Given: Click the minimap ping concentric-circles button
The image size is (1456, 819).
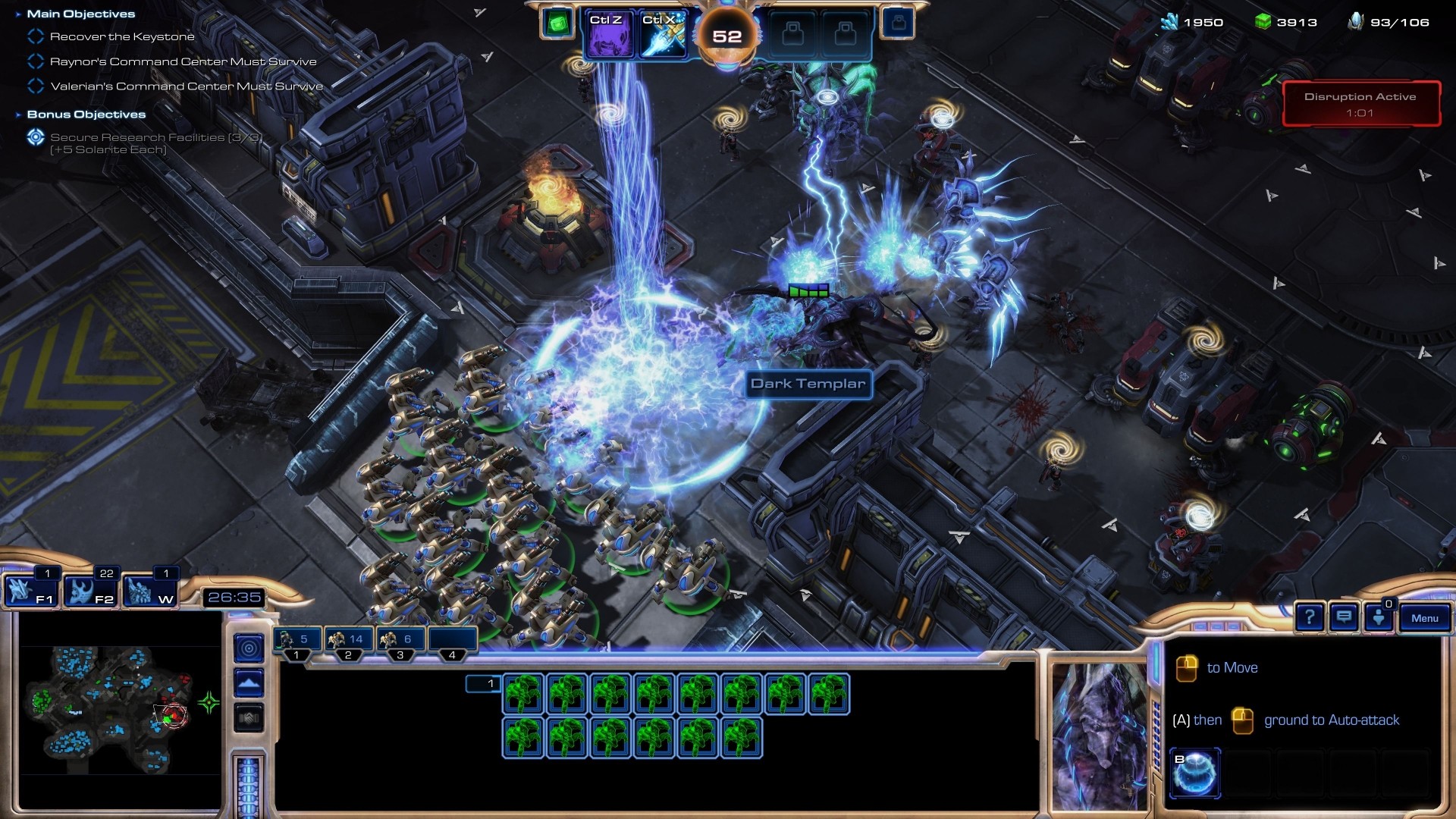Looking at the screenshot, I should 249,648.
